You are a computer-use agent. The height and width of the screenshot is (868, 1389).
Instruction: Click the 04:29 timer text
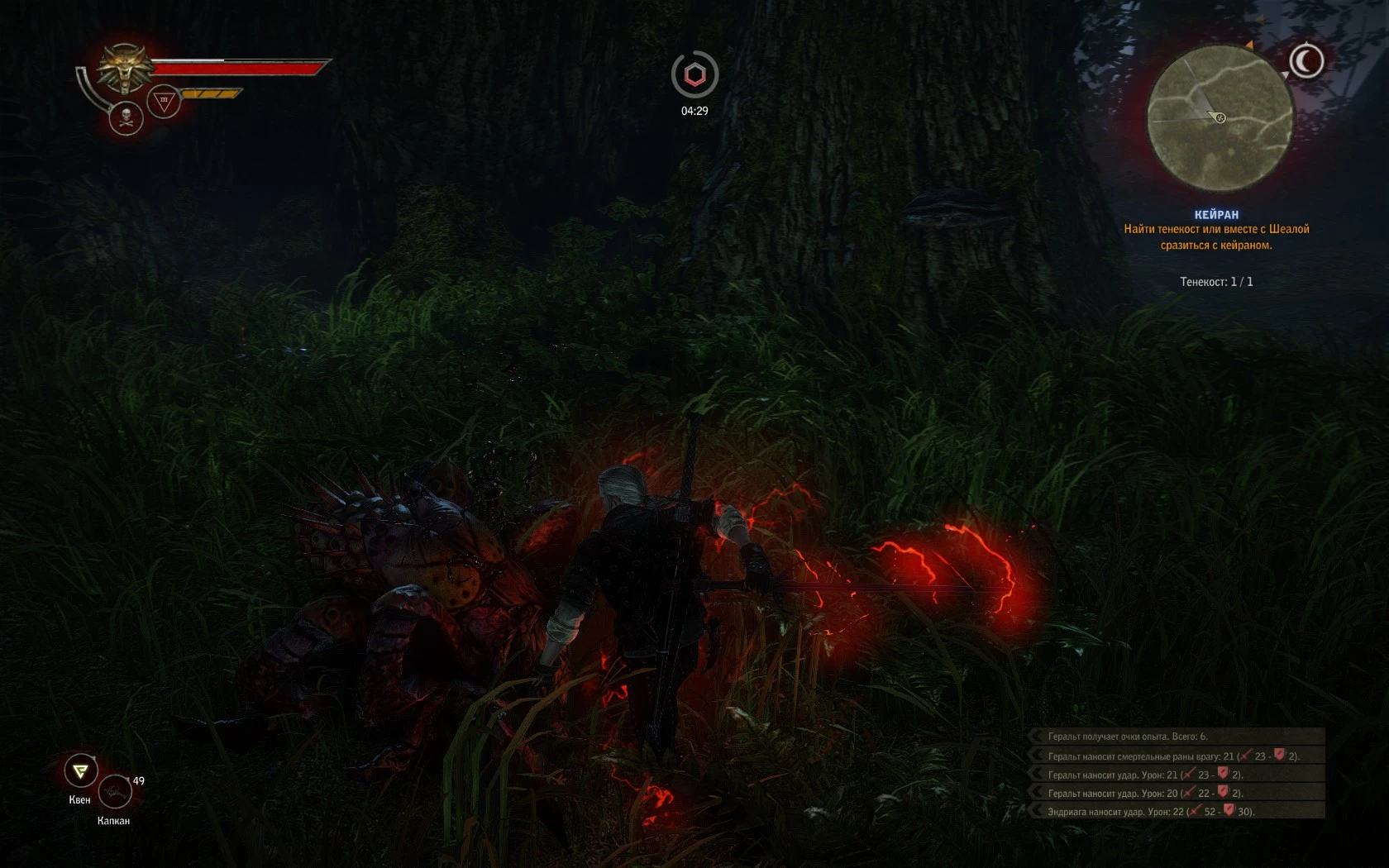click(x=694, y=110)
